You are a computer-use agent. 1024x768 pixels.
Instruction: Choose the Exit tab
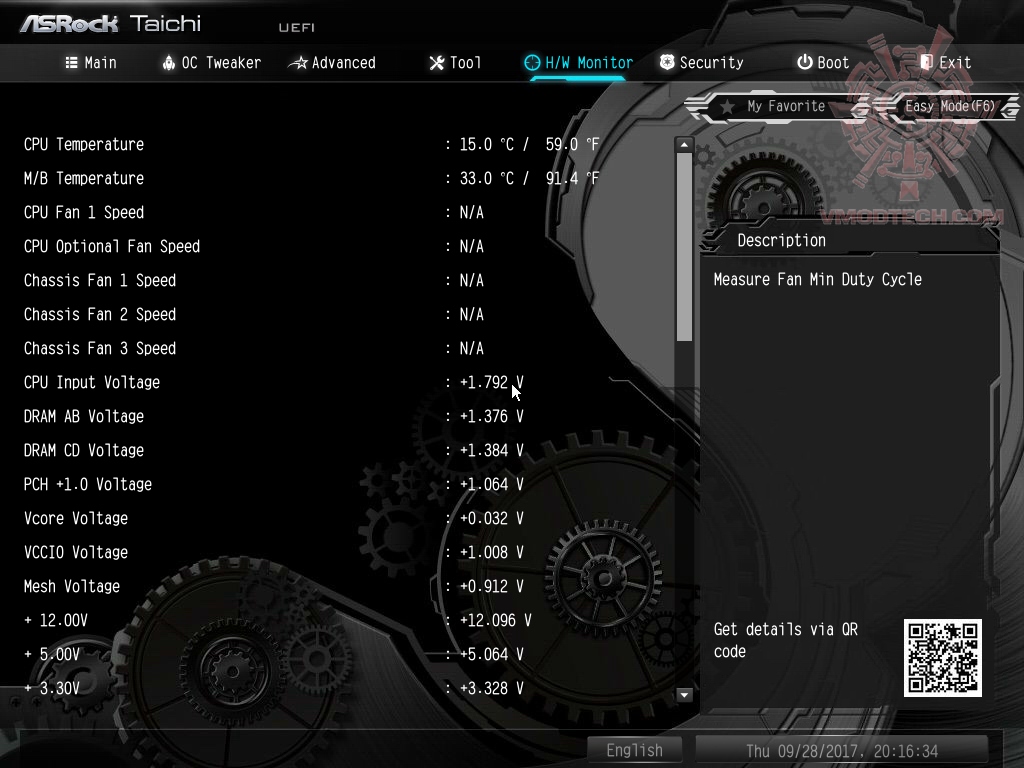(x=945, y=62)
